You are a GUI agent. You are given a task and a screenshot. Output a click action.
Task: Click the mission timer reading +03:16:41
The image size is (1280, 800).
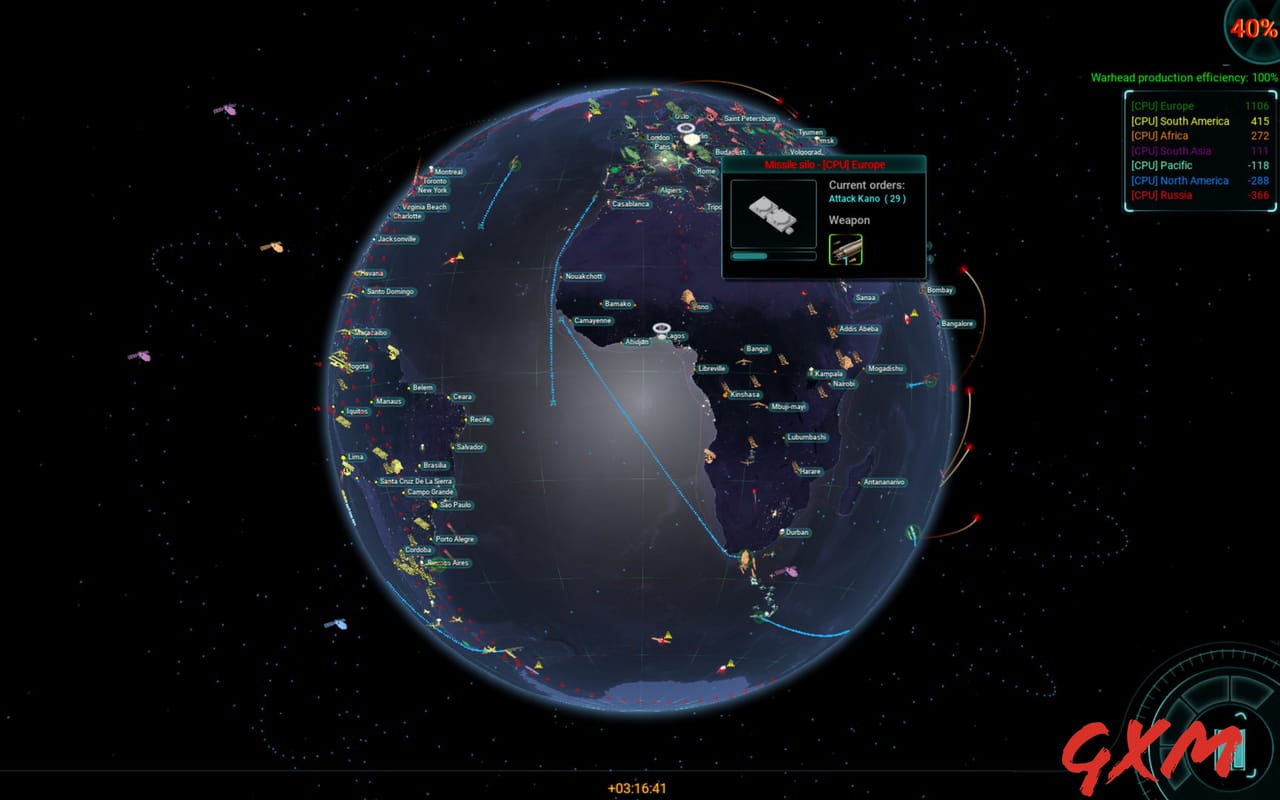637,788
